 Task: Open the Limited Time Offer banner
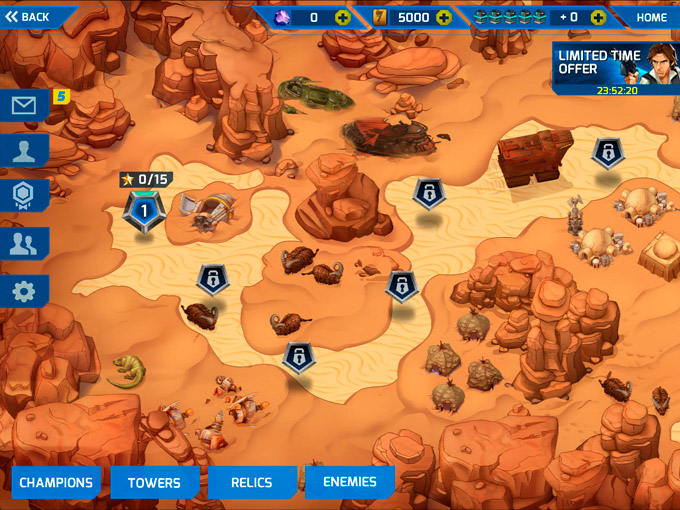(615, 68)
